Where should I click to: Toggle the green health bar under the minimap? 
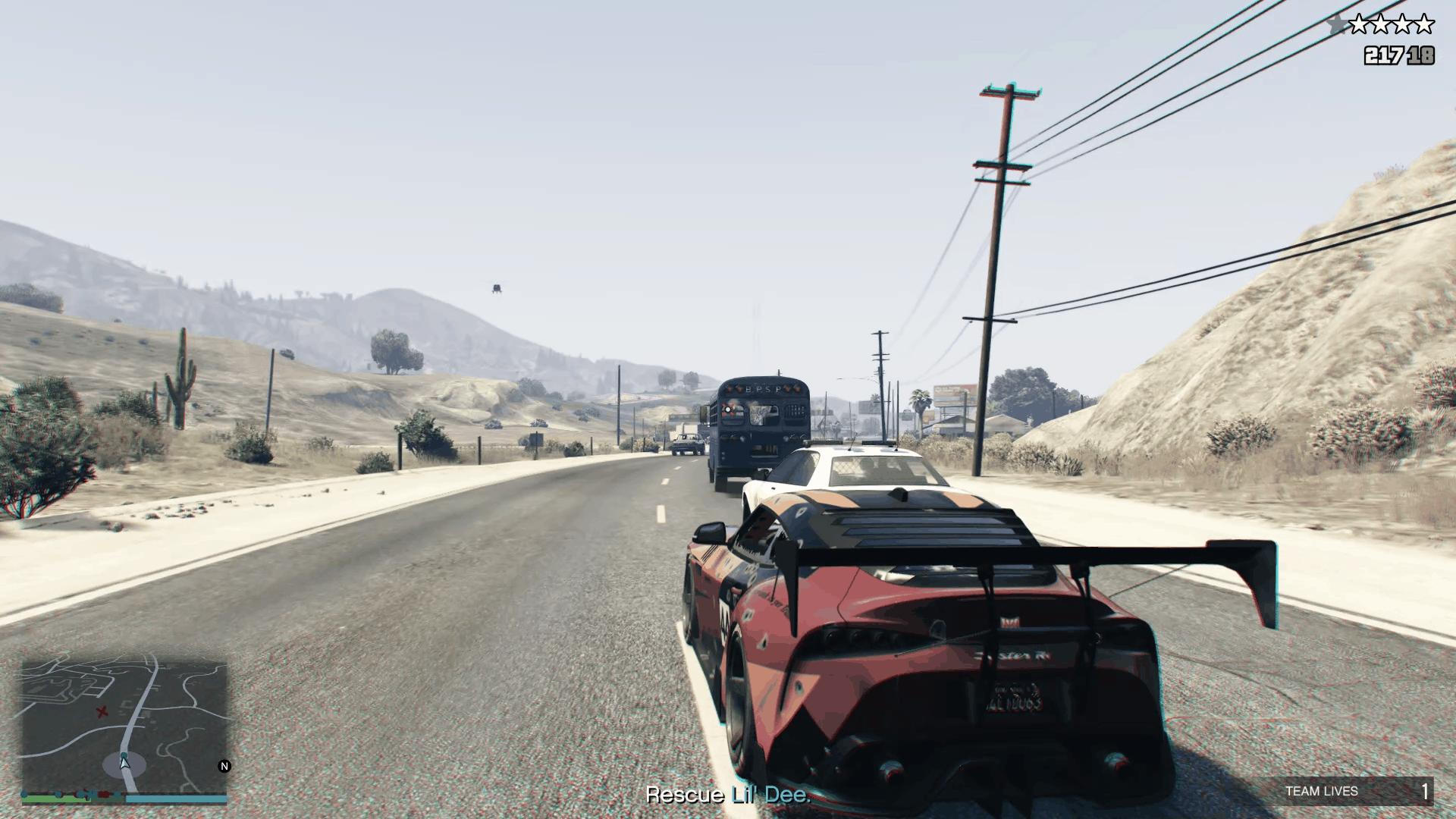(x=57, y=798)
